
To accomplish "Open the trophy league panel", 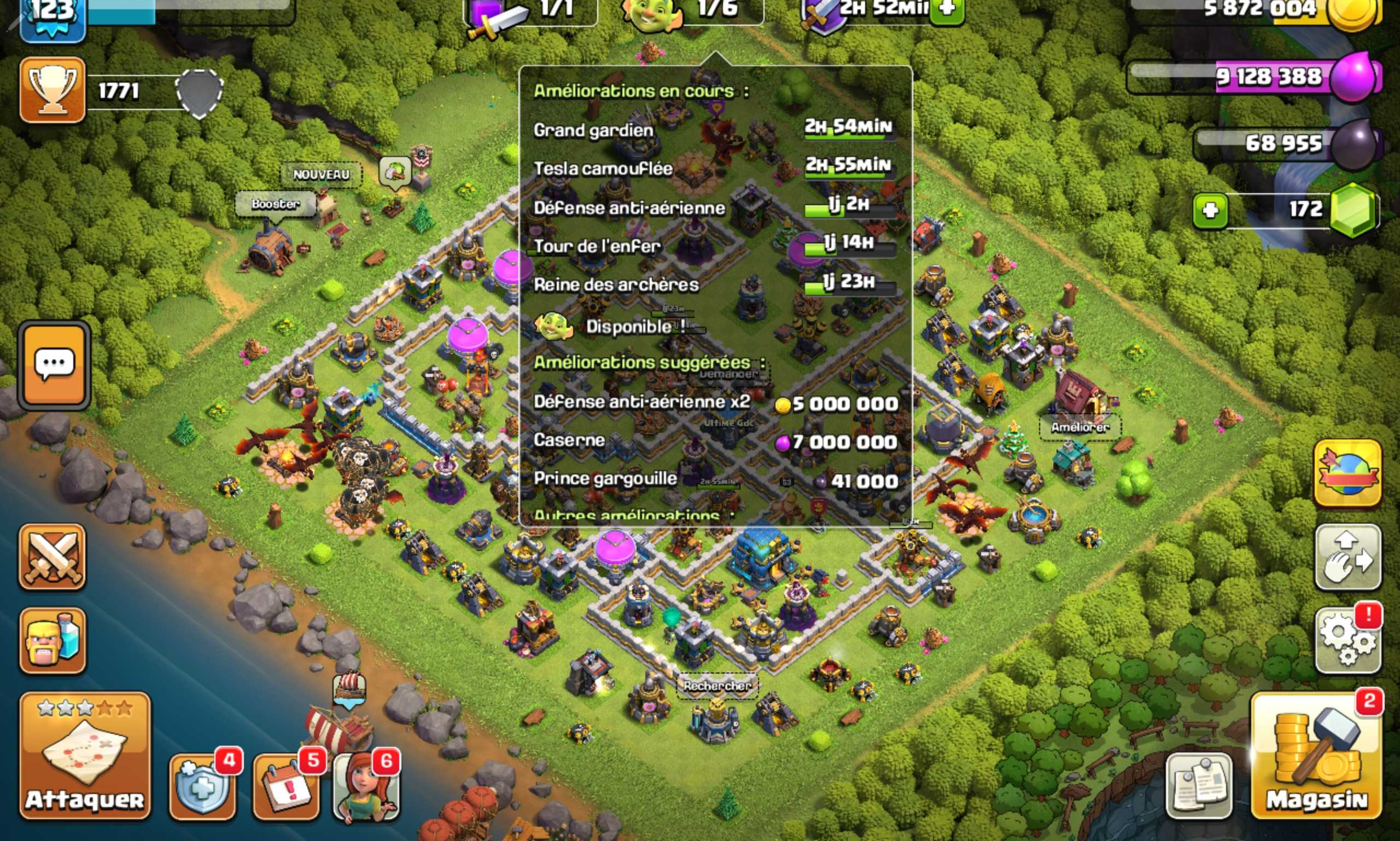I will [x=52, y=90].
